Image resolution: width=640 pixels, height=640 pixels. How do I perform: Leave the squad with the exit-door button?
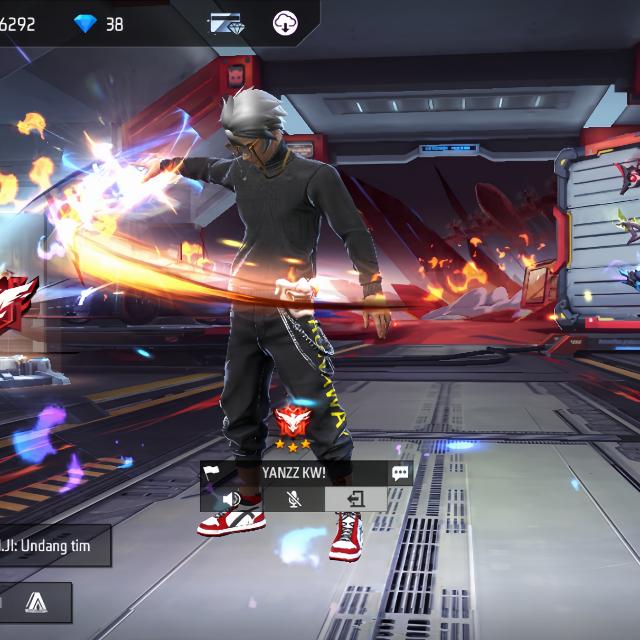coord(355,498)
